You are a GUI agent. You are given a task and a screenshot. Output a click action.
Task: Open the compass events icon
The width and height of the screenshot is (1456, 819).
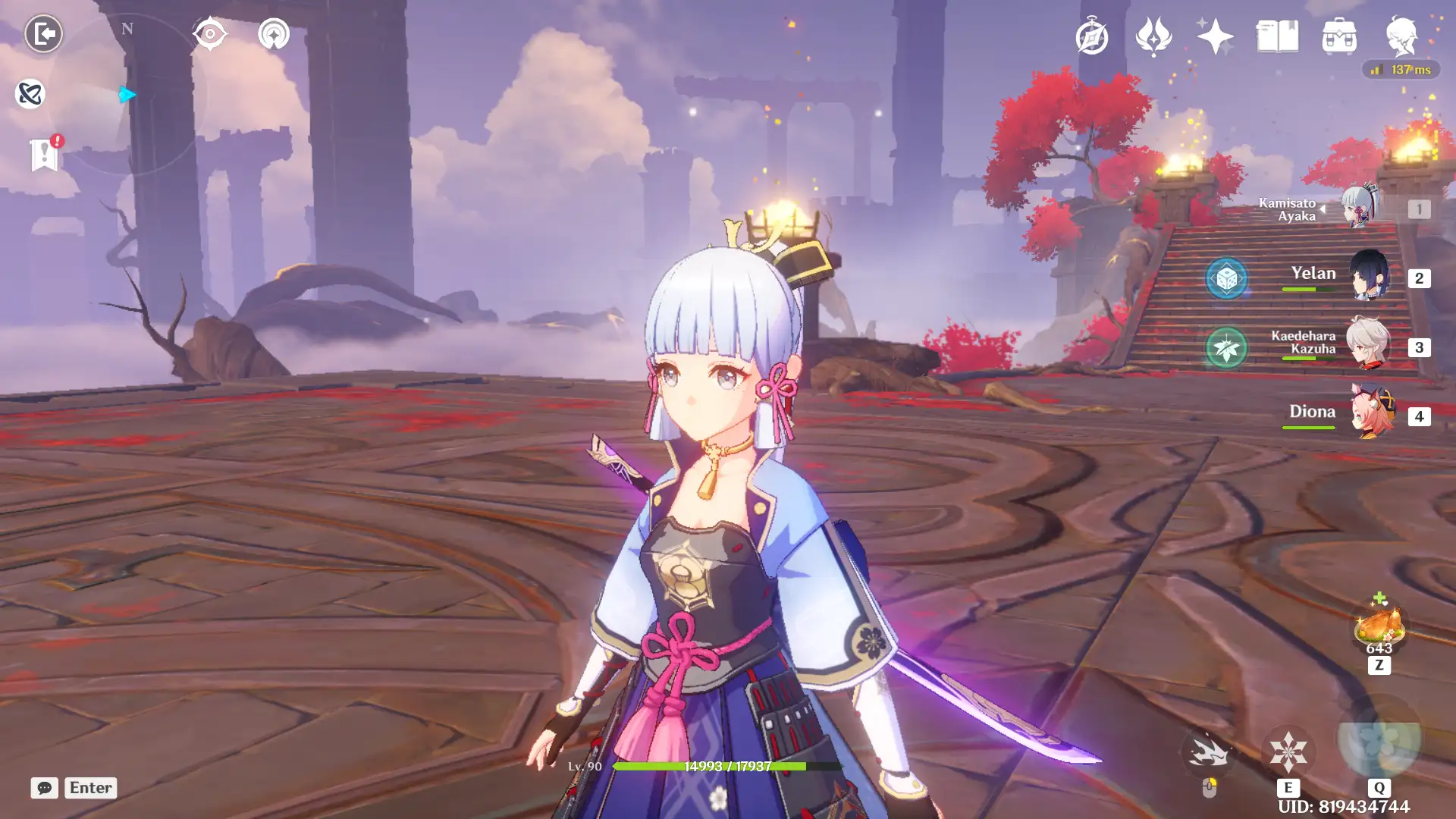pos(1092,36)
